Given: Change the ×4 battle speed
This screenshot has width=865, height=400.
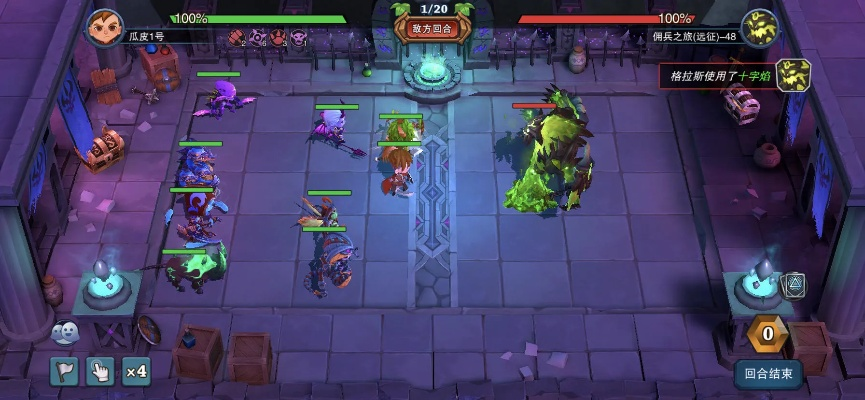Looking at the screenshot, I should coord(136,372).
